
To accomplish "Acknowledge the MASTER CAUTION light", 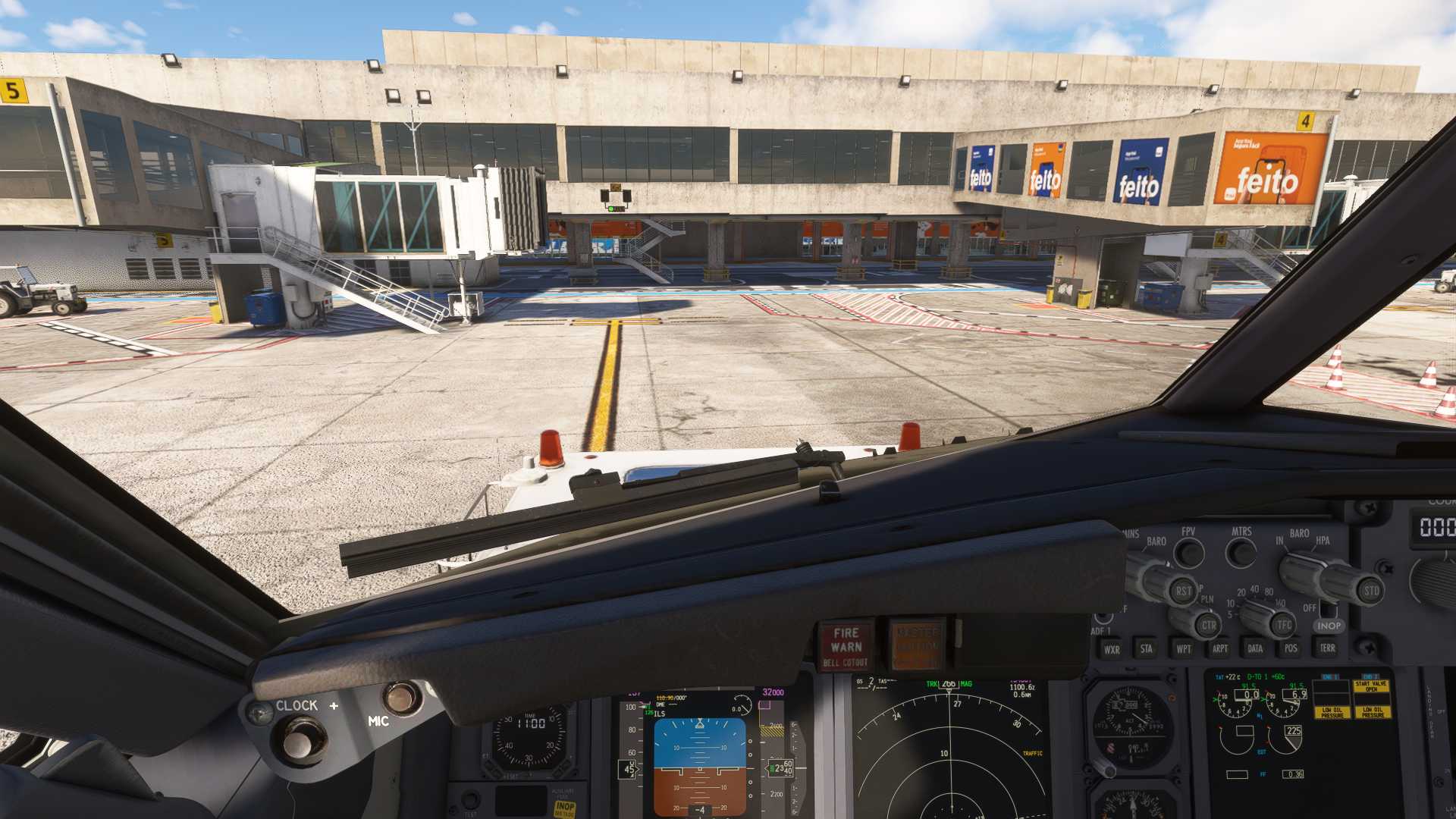I will pos(918,646).
